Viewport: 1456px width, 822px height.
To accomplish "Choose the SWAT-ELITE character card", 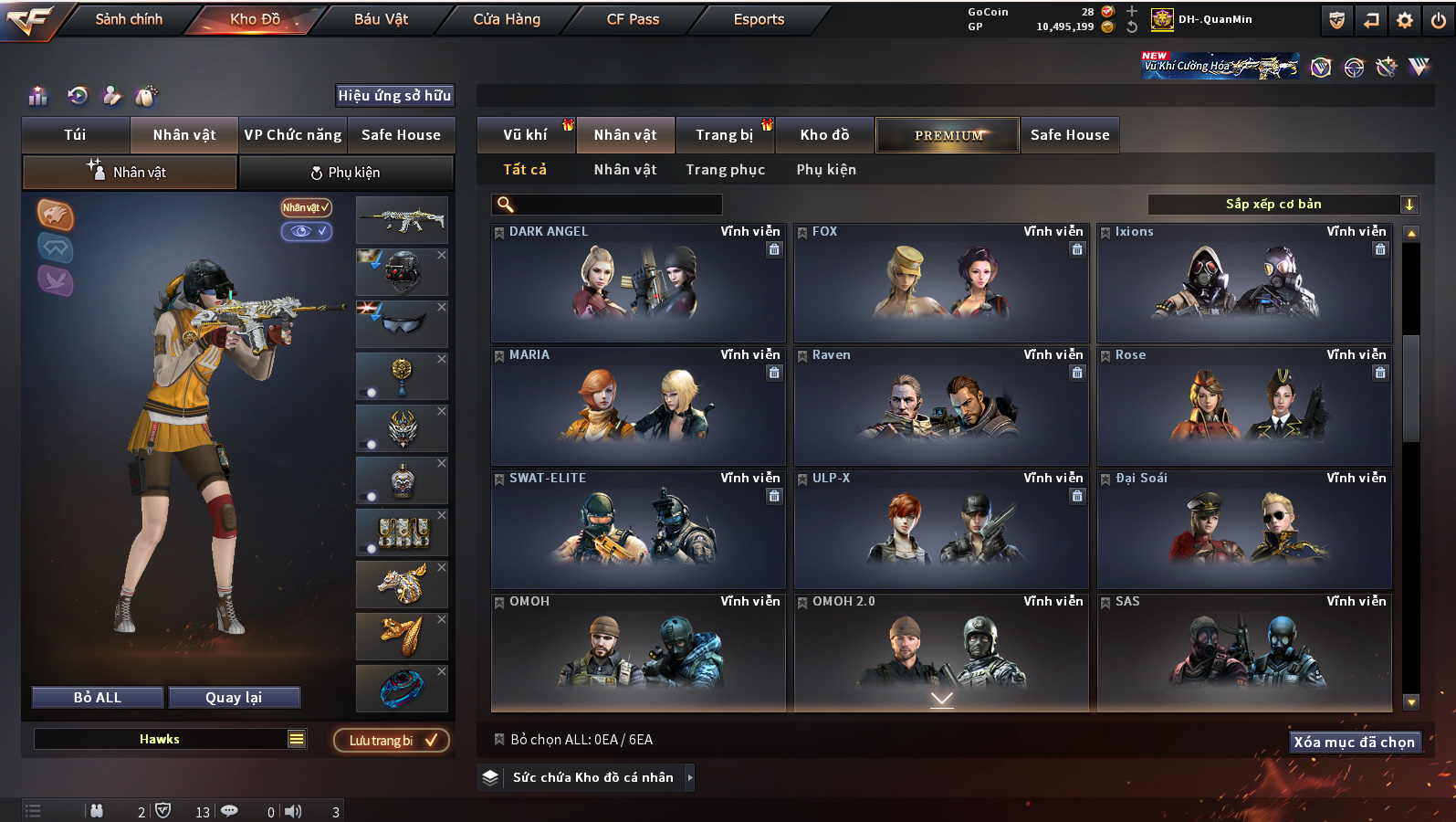I will coord(638,530).
